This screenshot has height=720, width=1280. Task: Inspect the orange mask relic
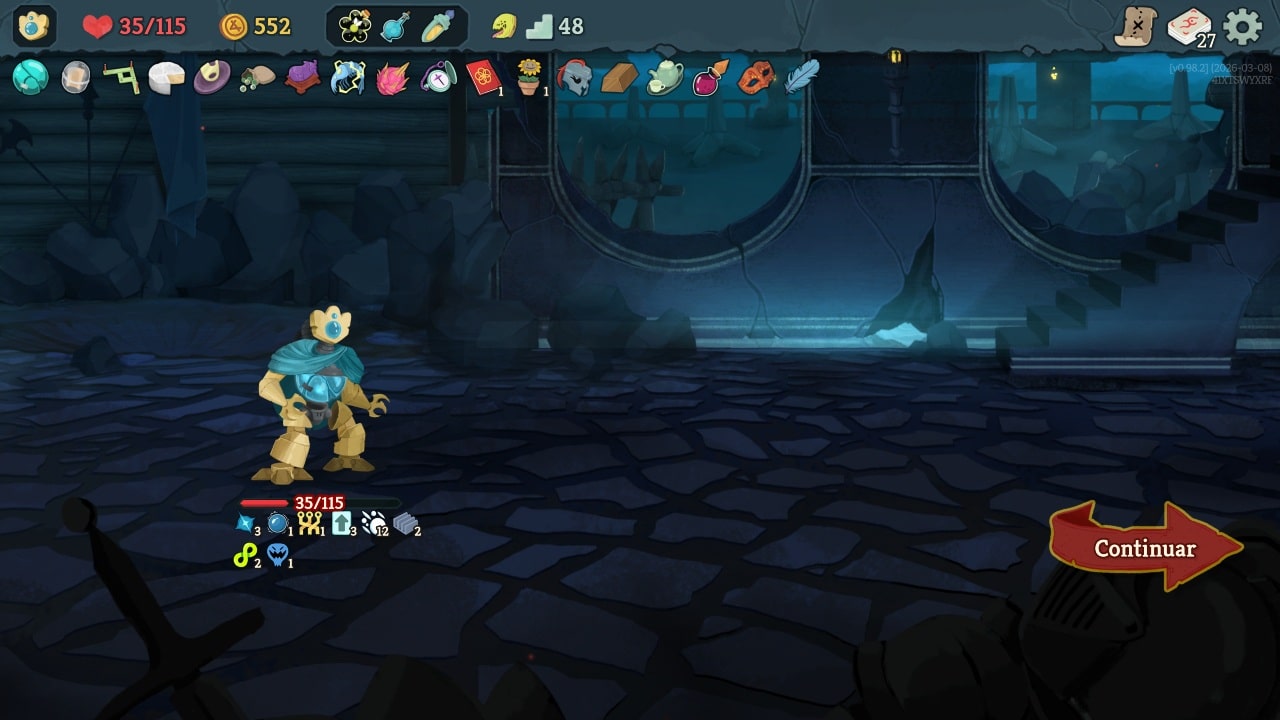click(x=755, y=77)
